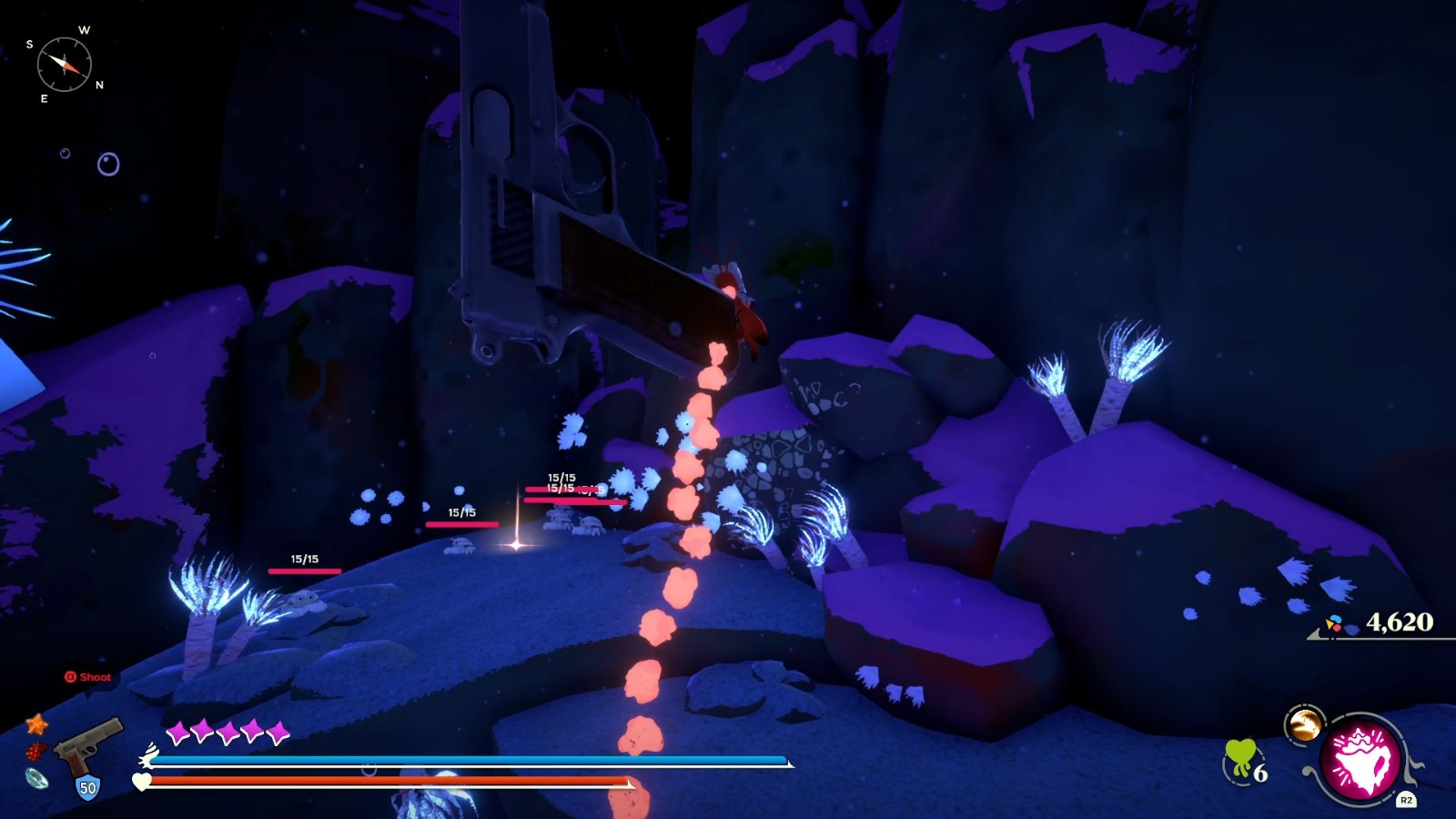
Task: Use the green heart kelp healing item
Action: click(x=1240, y=759)
